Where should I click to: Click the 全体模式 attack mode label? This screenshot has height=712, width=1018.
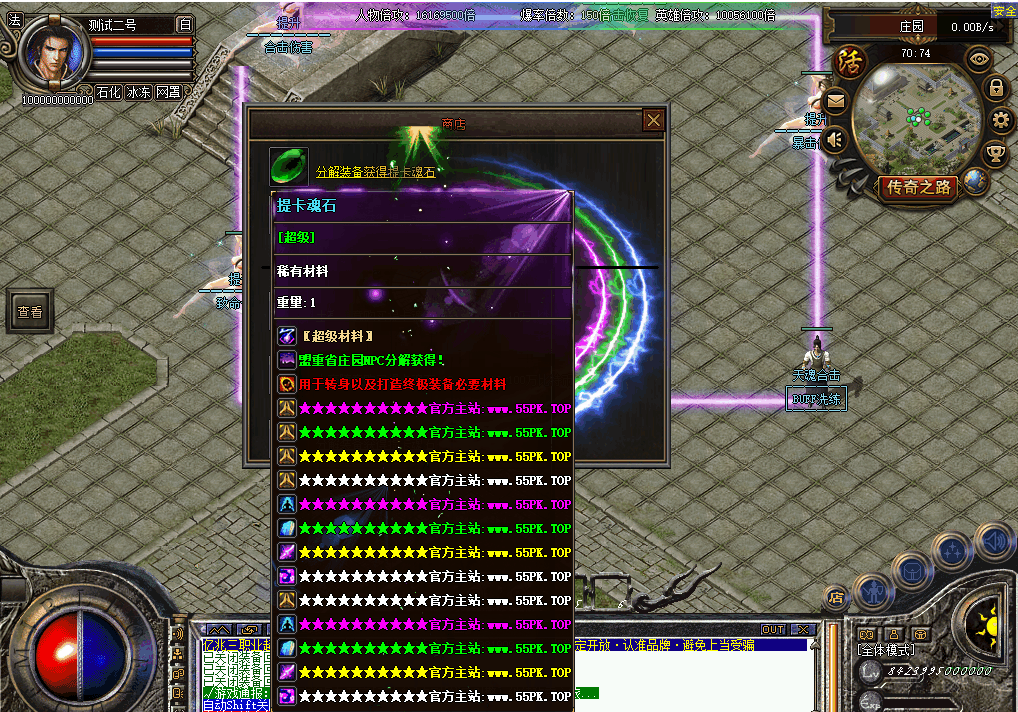coord(886,649)
